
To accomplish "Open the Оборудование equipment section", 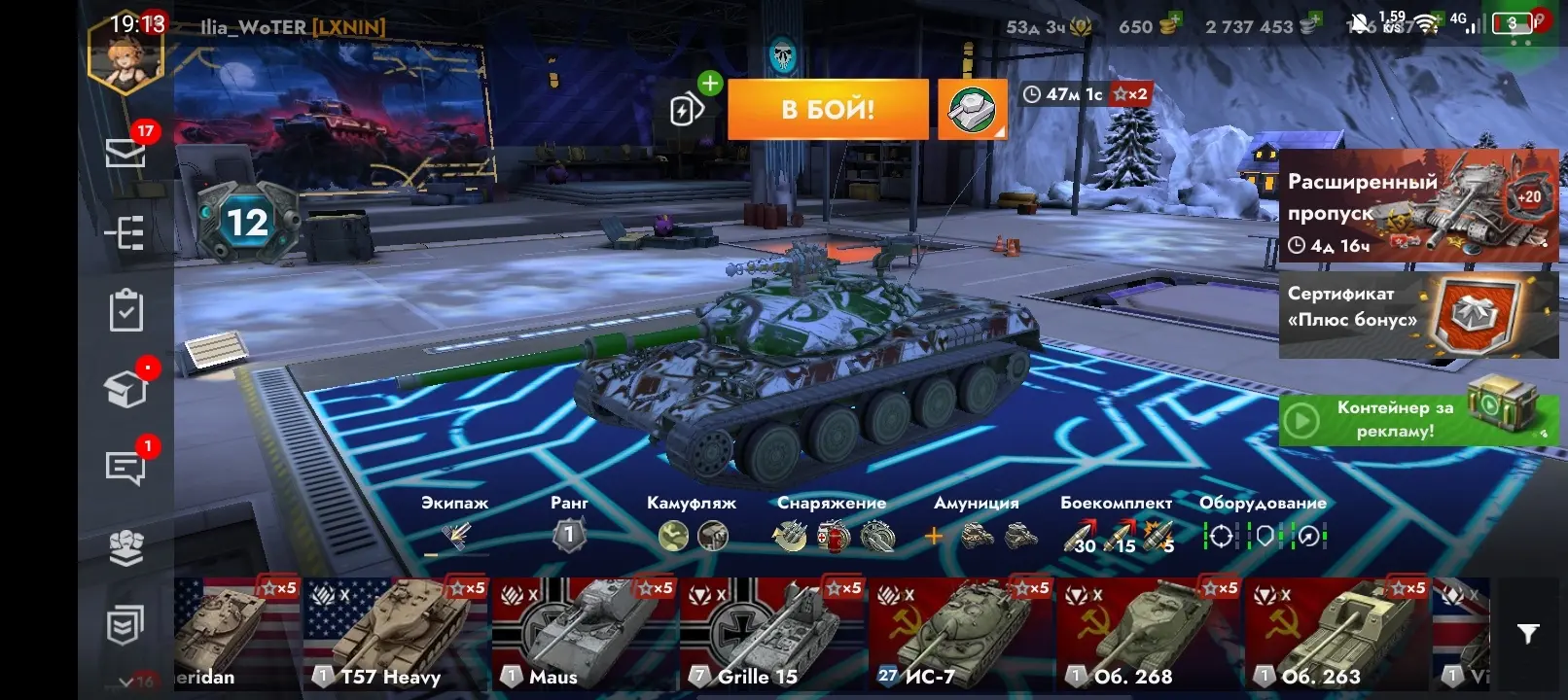I will [1263, 525].
